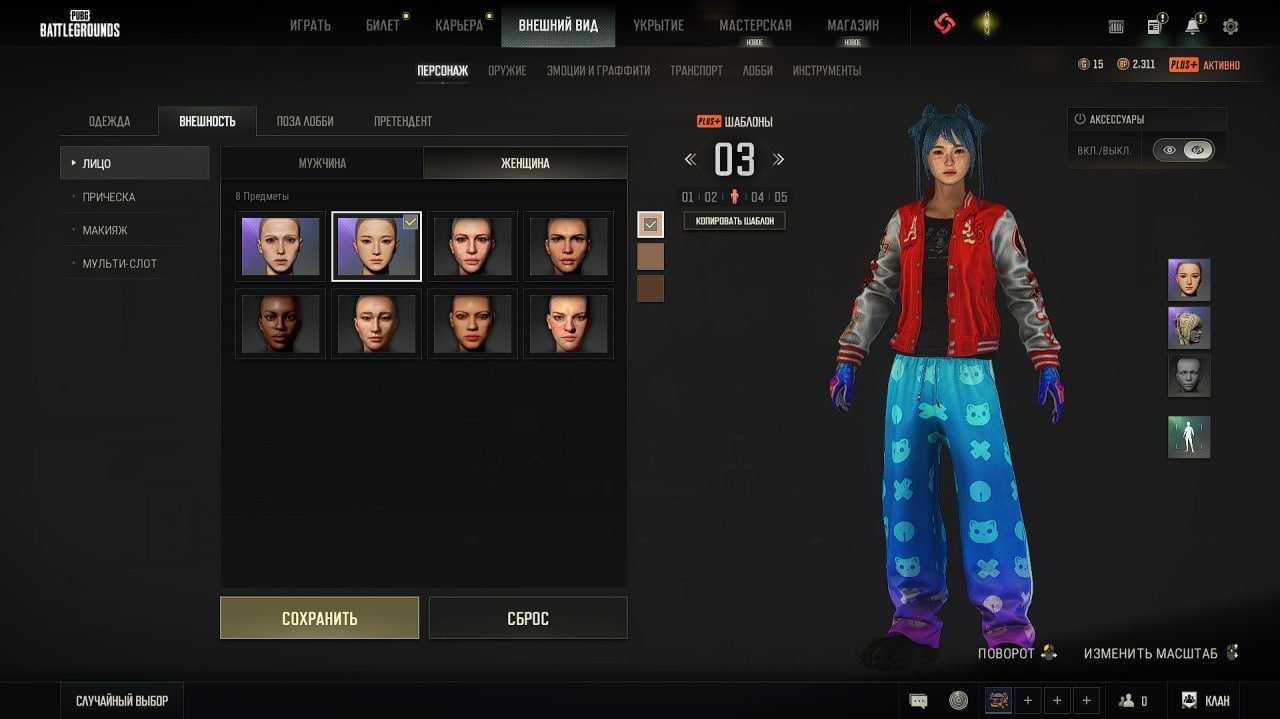
Task: Click the КОПИРОВАТЬ ШАБЛОН button
Action: pos(734,221)
